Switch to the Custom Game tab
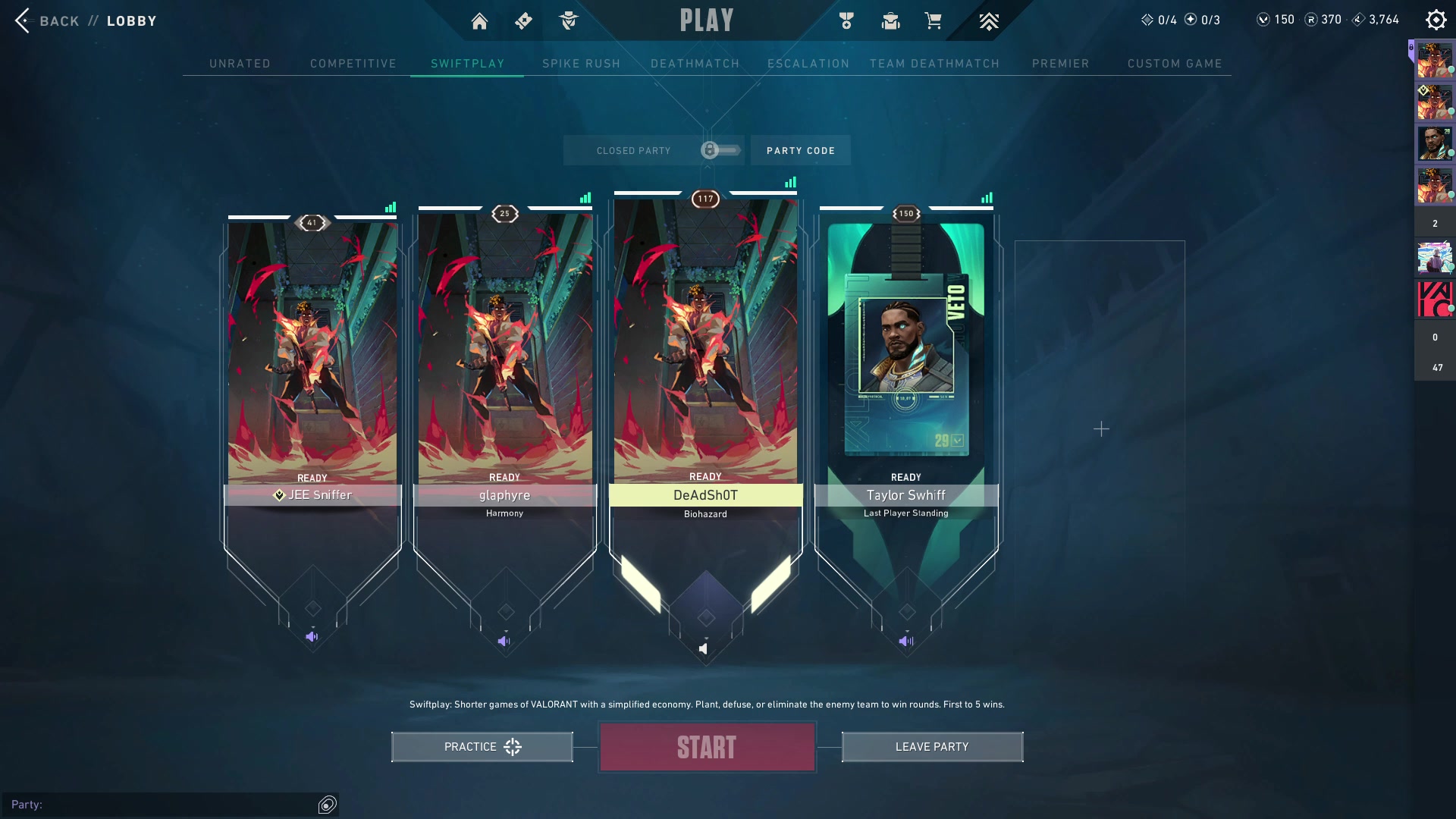This screenshot has width=1456, height=819. 1175,64
